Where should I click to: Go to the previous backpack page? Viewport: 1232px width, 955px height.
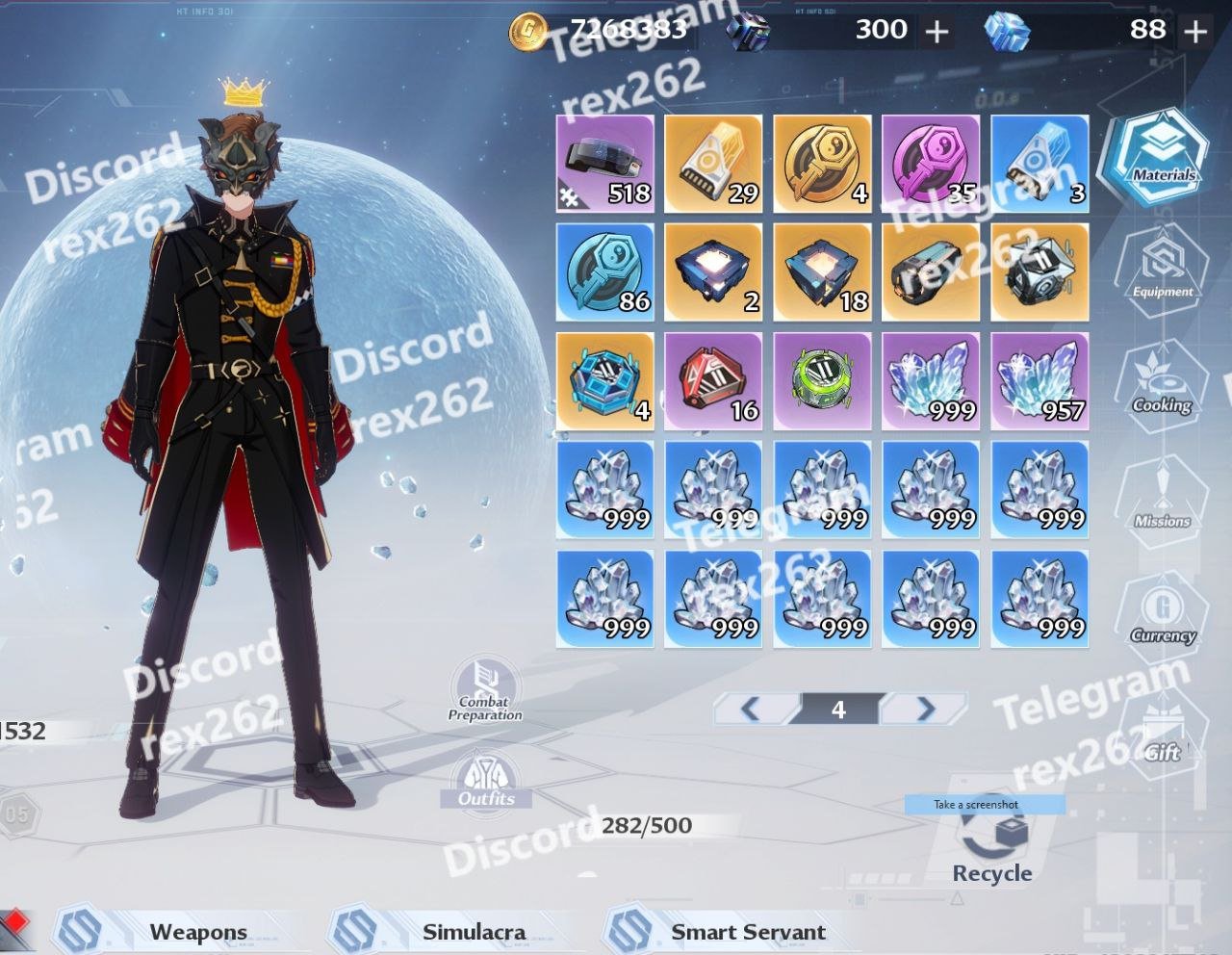pyautogui.click(x=752, y=710)
